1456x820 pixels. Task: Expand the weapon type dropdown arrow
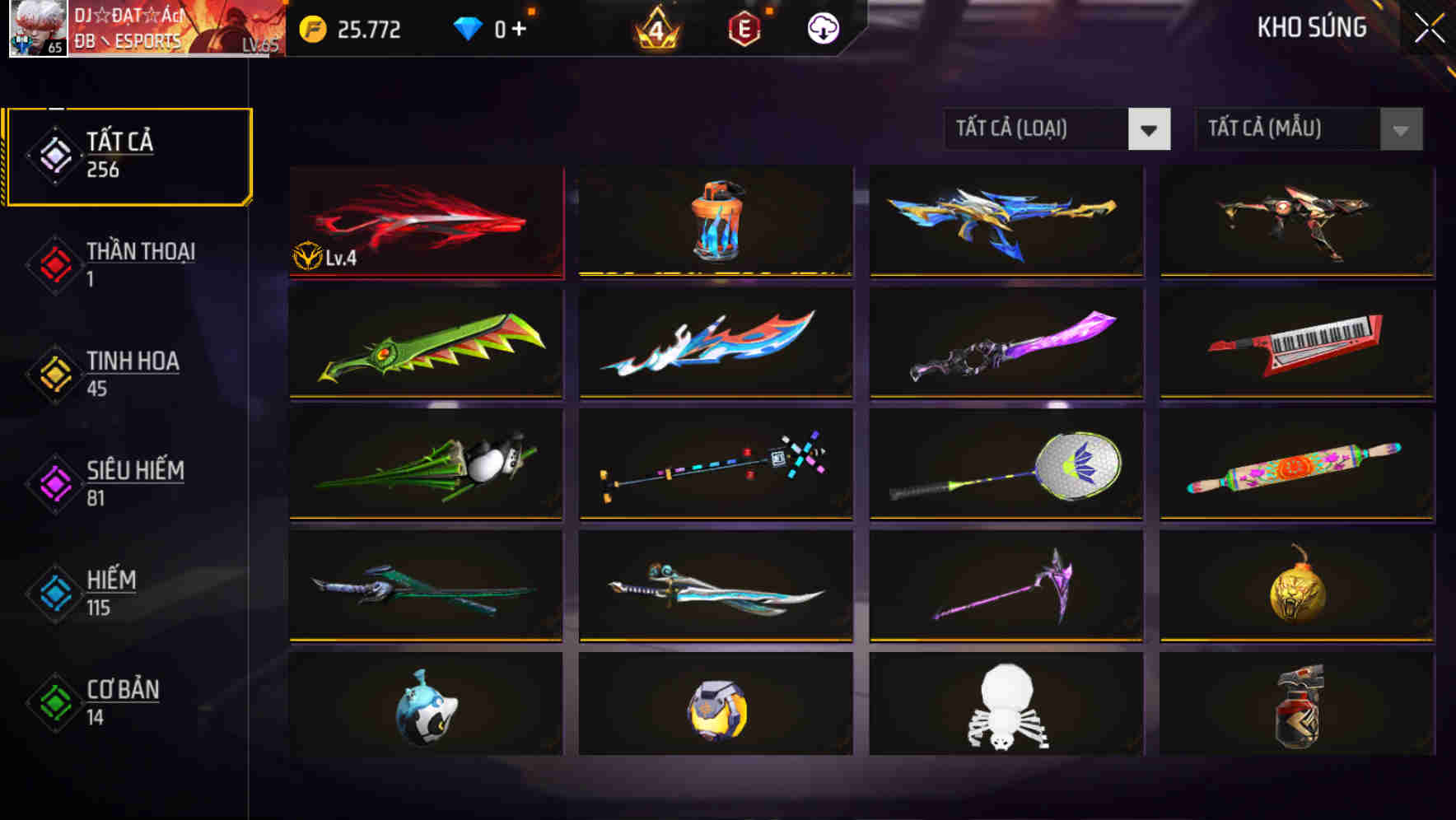[x=1150, y=129]
